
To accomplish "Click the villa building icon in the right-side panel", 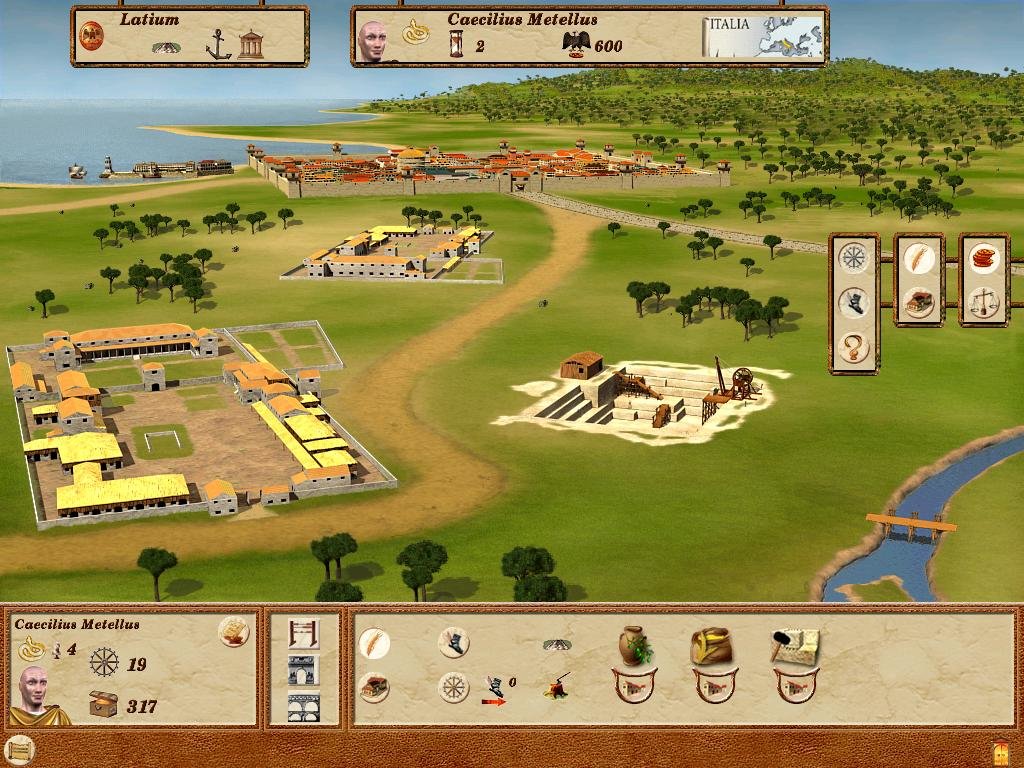I will click(x=918, y=303).
